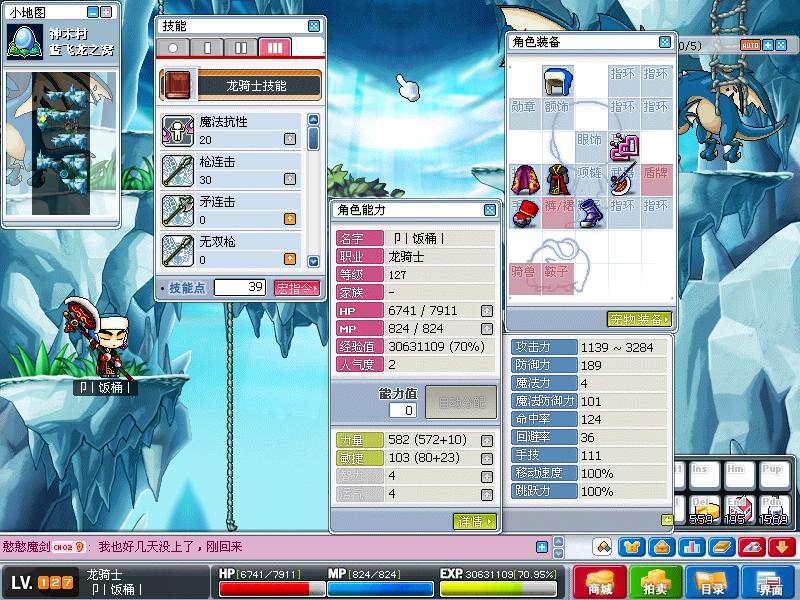Select the 魔法抗性 skill icon

tap(178, 130)
